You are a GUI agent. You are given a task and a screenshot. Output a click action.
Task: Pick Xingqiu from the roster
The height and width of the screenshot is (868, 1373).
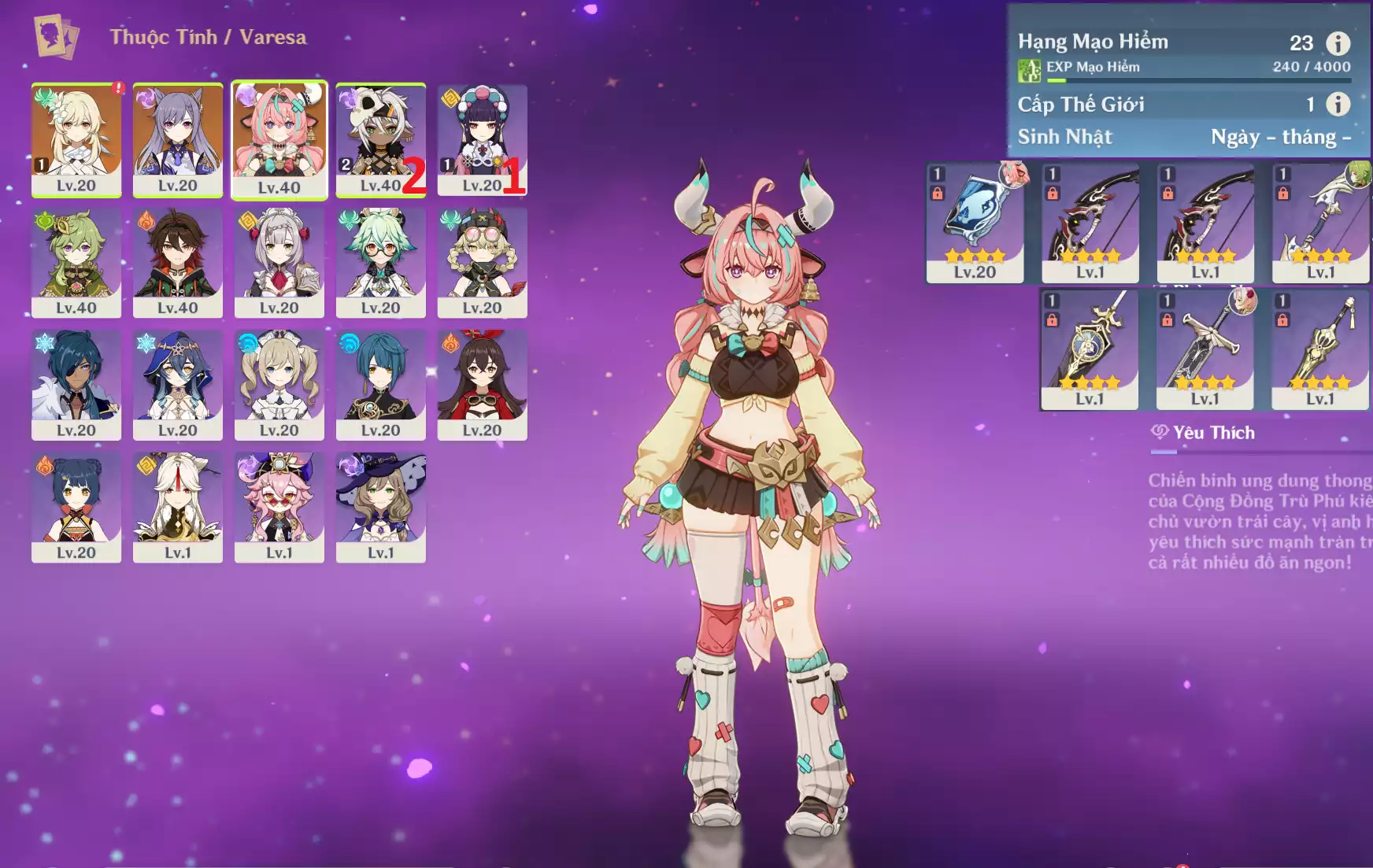coord(381,385)
